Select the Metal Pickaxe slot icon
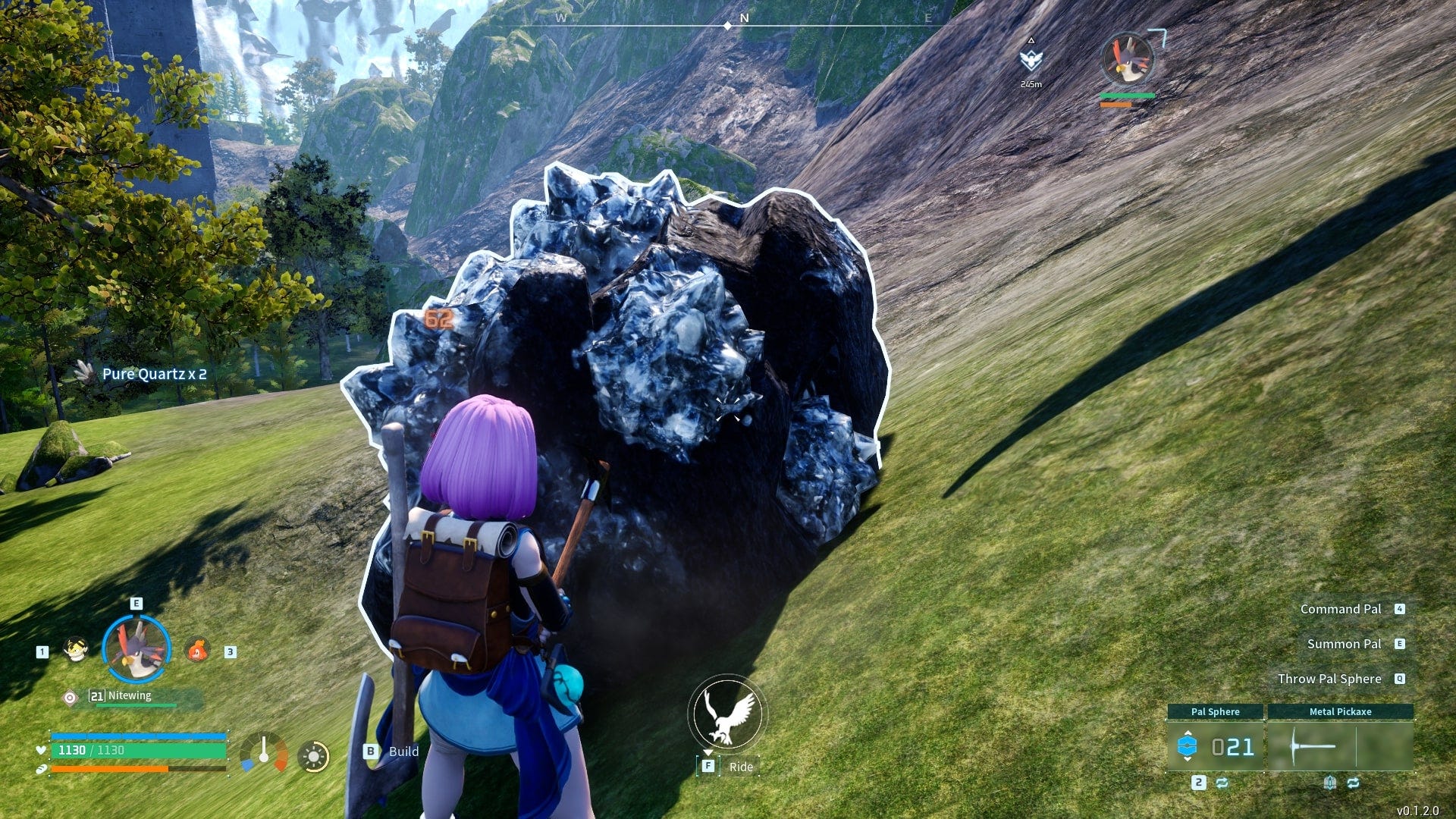This screenshot has width=1456, height=819. coord(1312,745)
